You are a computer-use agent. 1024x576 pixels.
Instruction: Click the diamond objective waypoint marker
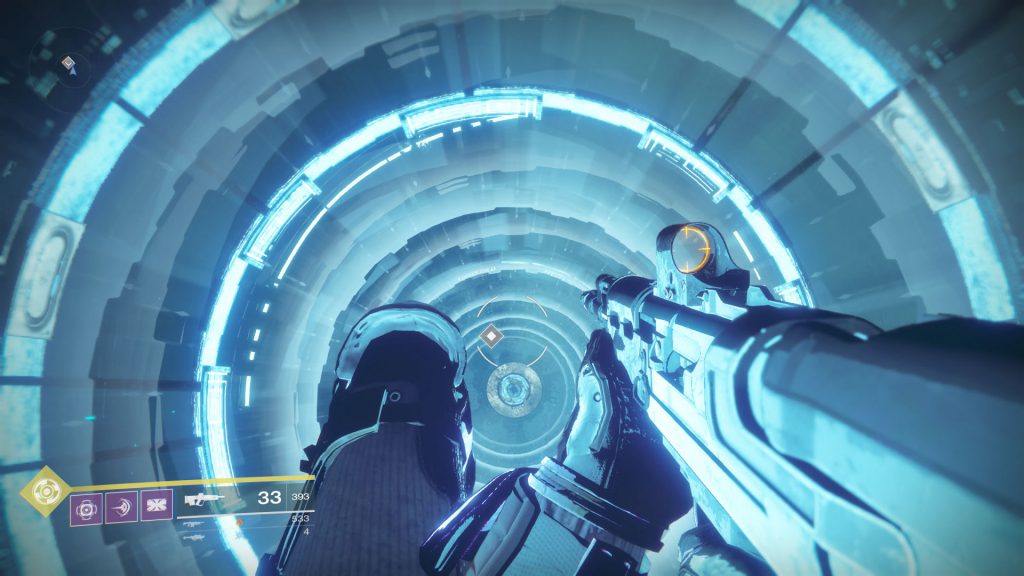(x=490, y=336)
